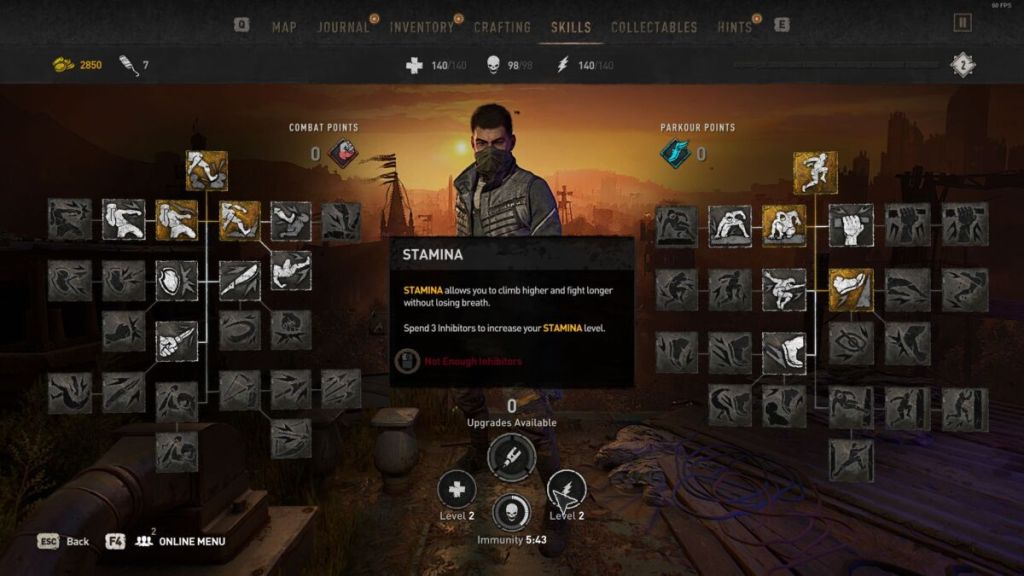The height and width of the screenshot is (576, 1024).
Task: Select the Skills tab
Action: click(x=571, y=27)
